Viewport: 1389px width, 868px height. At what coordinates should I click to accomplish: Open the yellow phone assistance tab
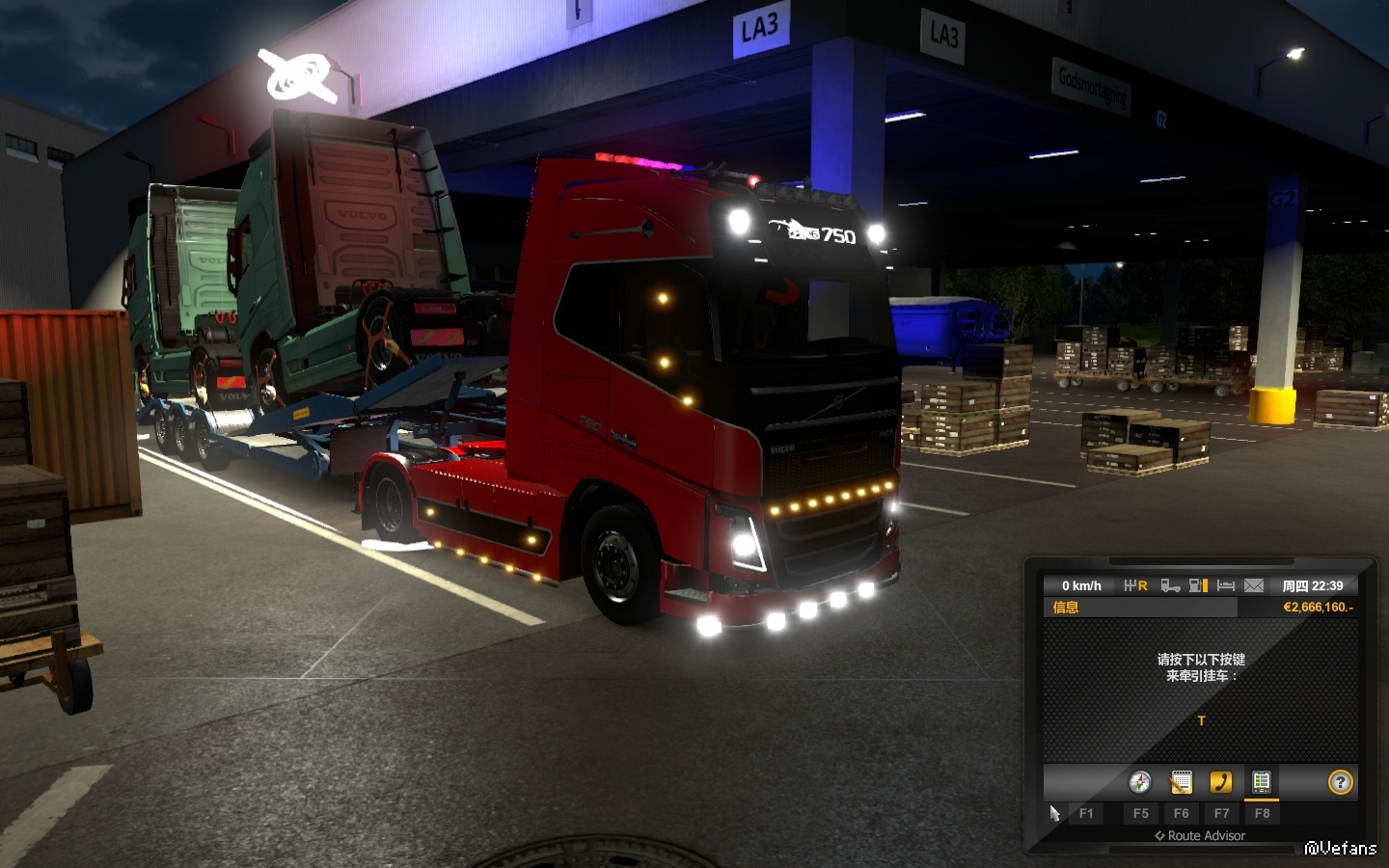pyautogui.click(x=1221, y=782)
